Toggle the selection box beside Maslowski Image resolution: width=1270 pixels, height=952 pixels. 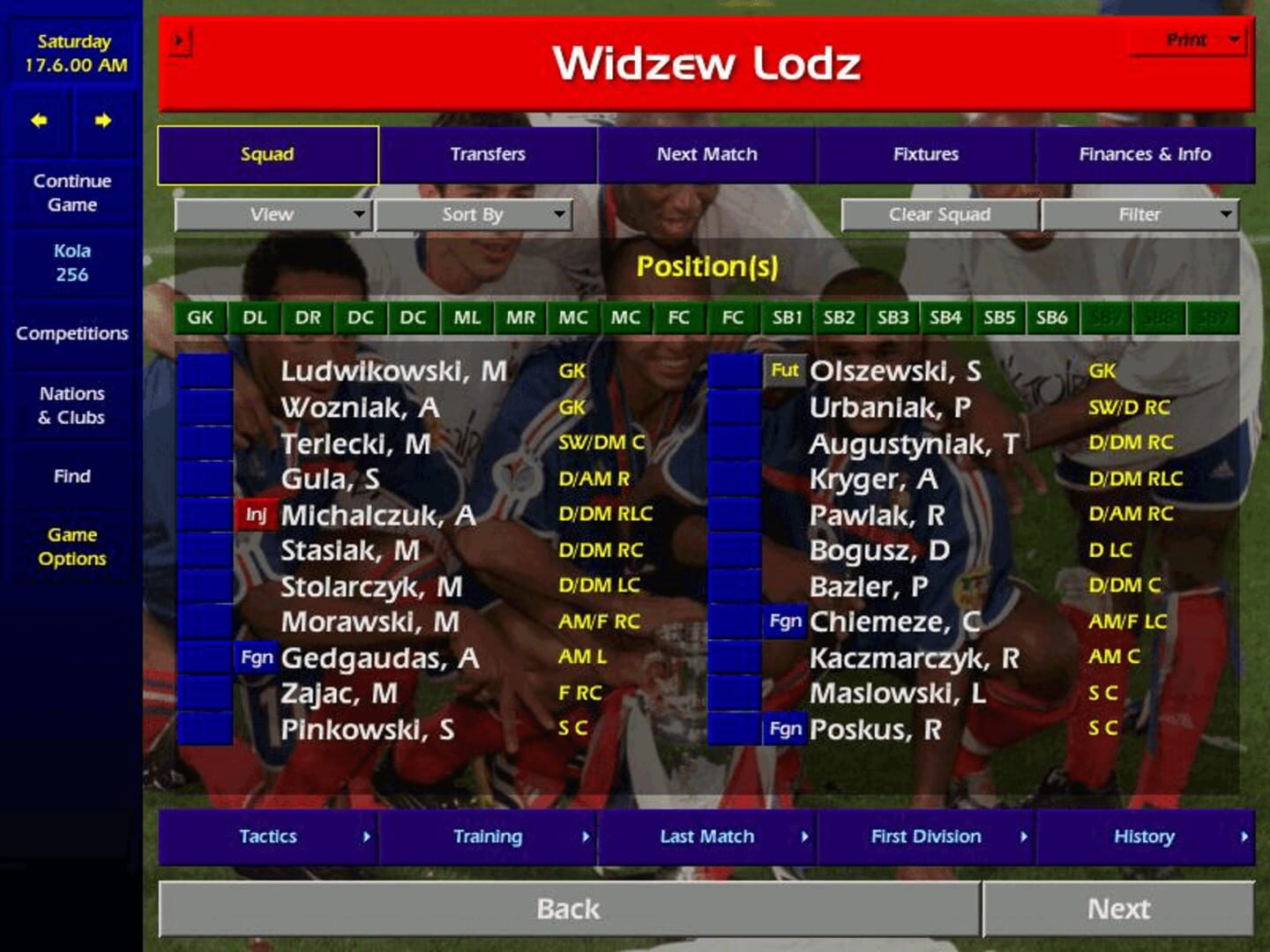click(734, 693)
